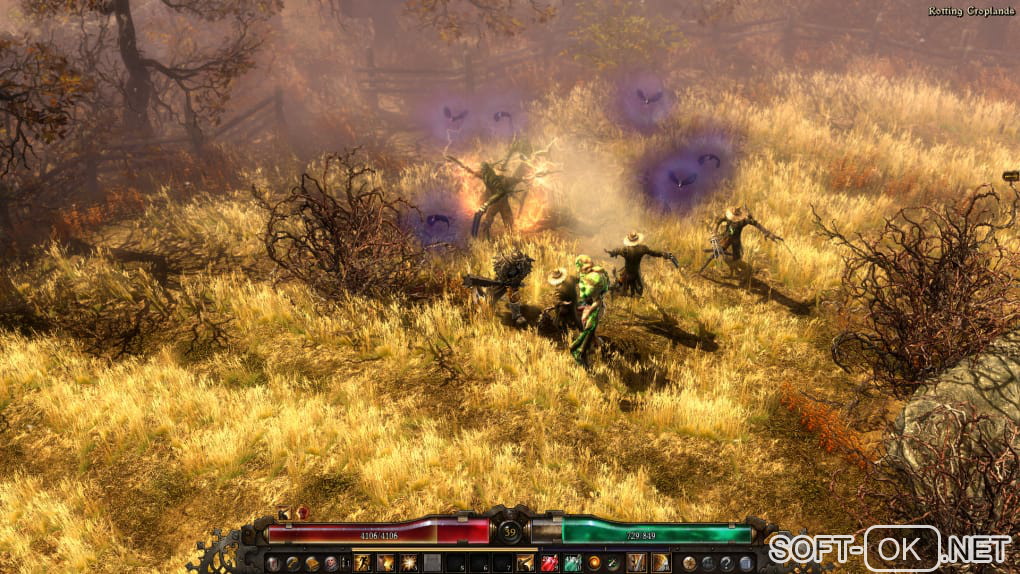Image resolution: width=1020 pixels, height=574 pixels.
Task: Open the face portrait button
Action: [330, 563]
